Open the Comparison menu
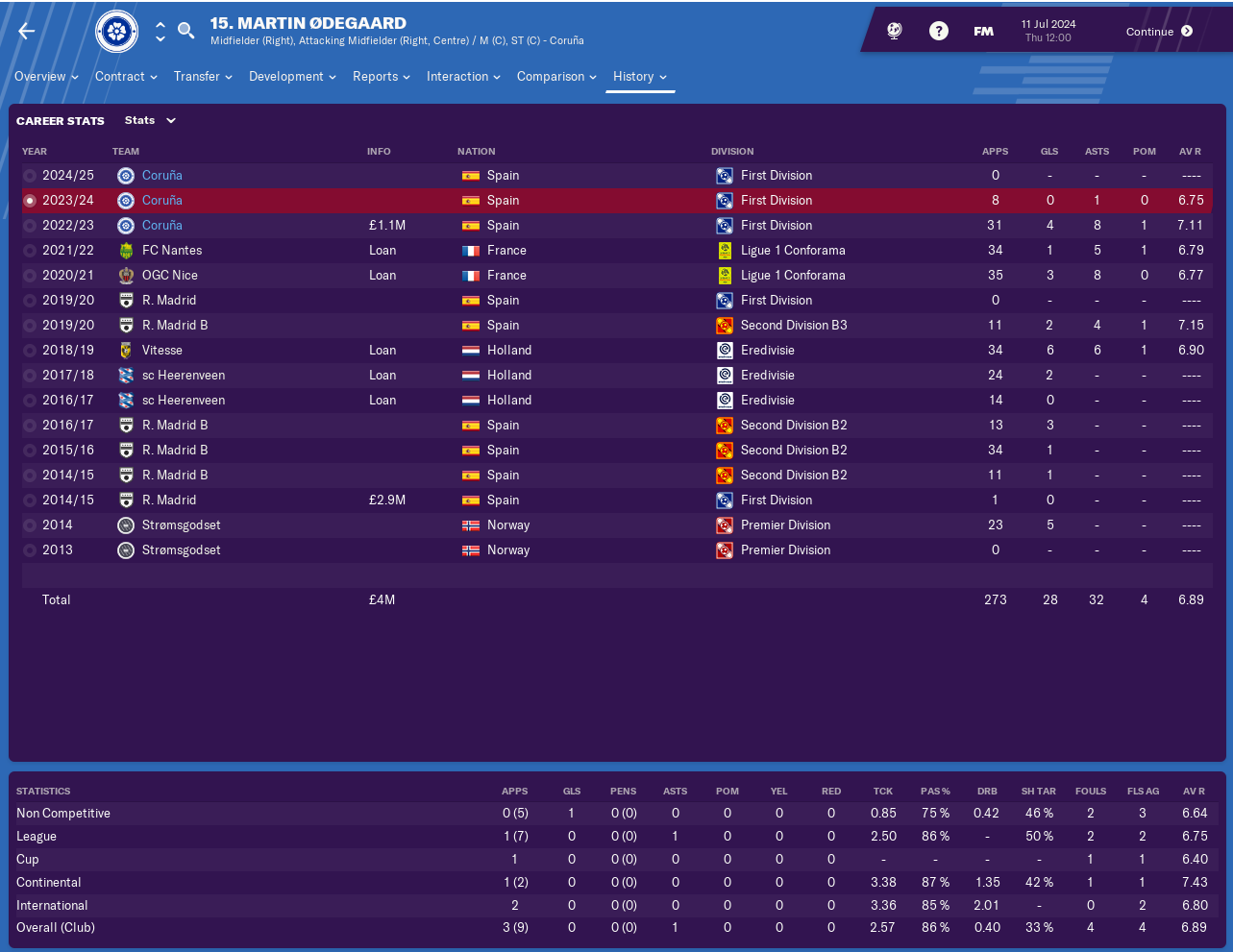 coord(556,77)
